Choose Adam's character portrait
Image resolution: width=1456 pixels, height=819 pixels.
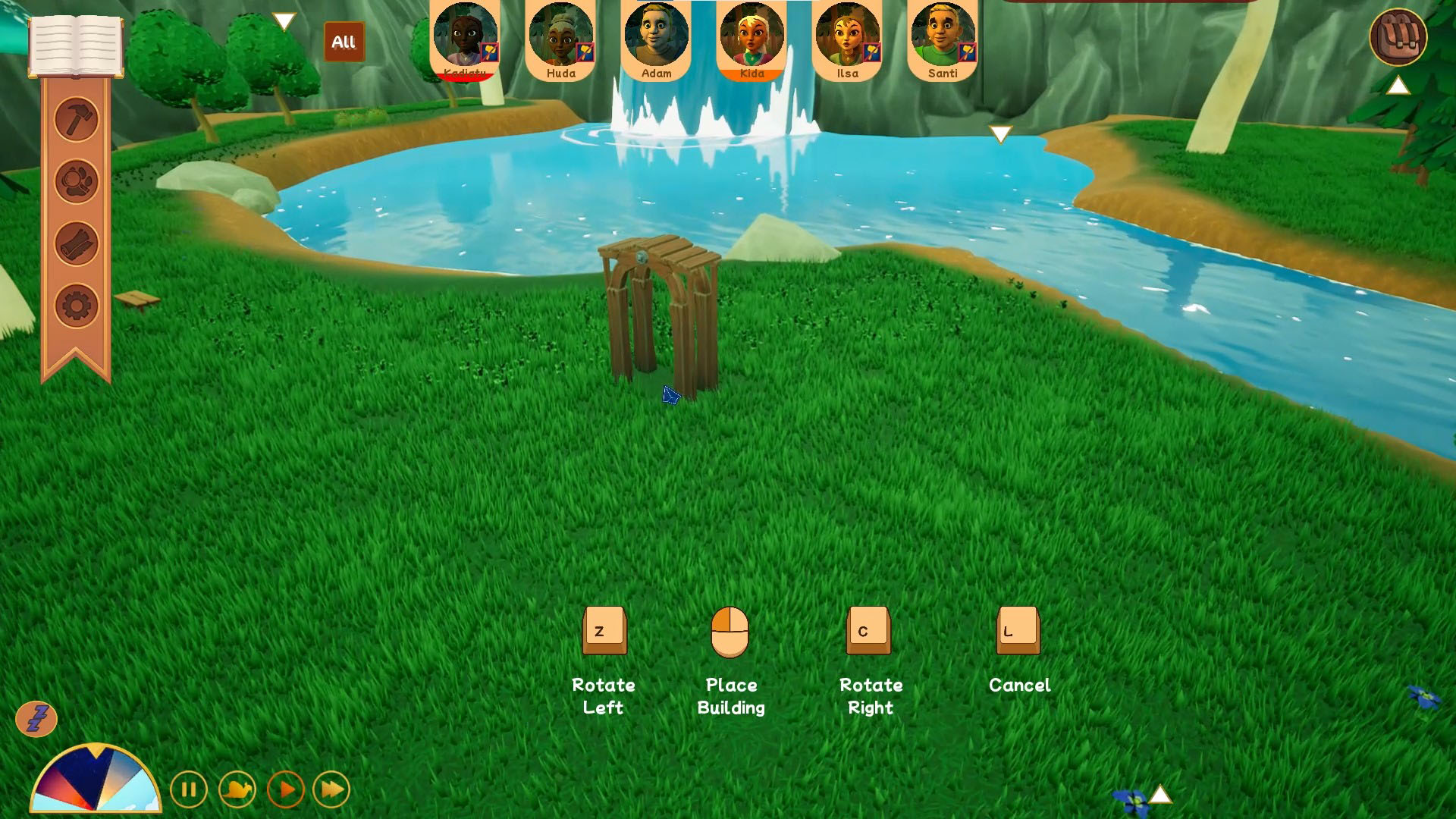(656, 36)
